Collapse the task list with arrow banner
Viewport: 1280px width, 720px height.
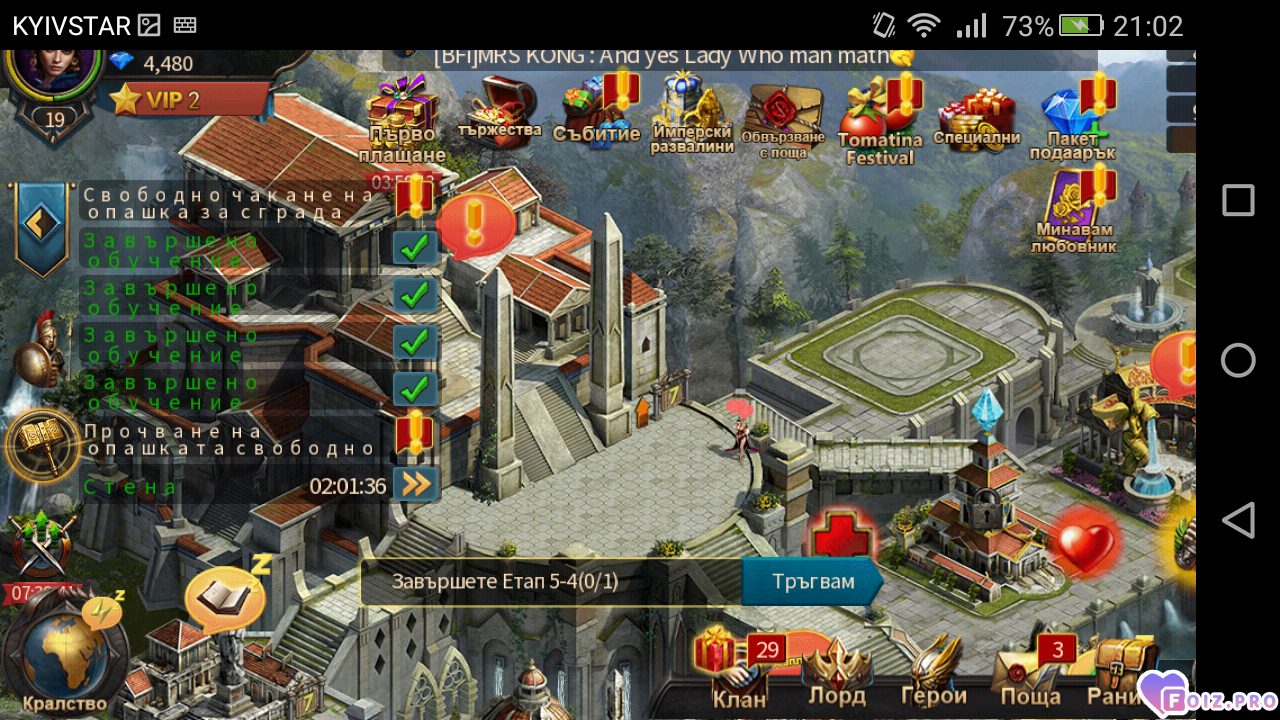(41, 224)
